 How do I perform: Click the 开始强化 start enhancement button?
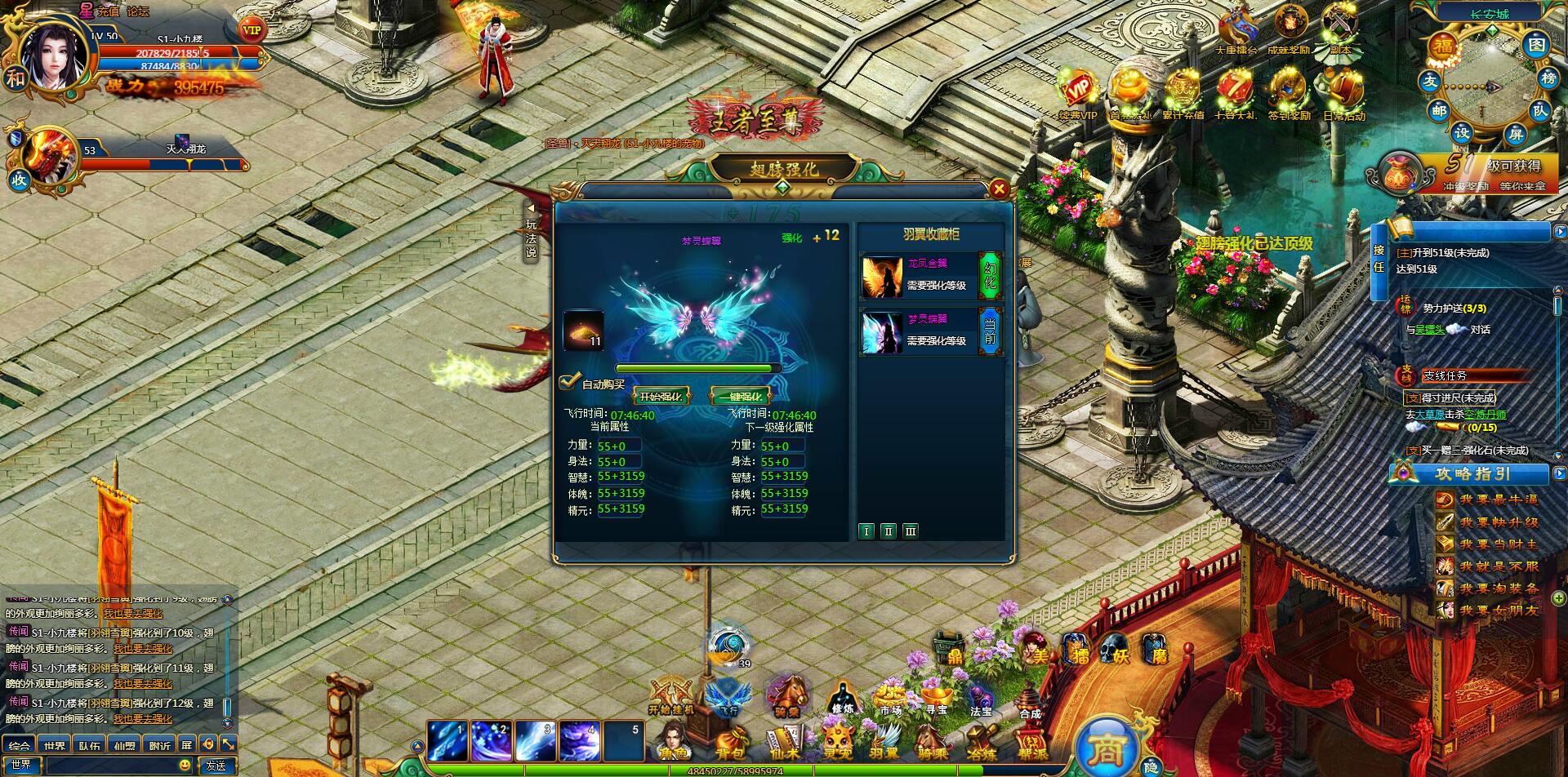[x=660, y=397]
